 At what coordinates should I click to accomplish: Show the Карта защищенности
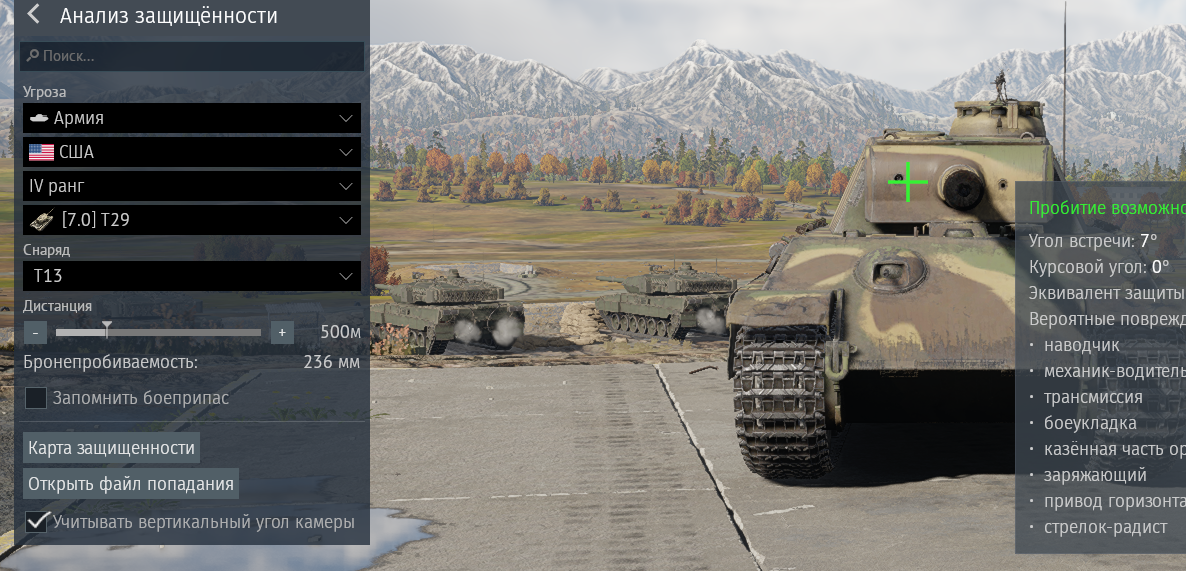[111, 447]
